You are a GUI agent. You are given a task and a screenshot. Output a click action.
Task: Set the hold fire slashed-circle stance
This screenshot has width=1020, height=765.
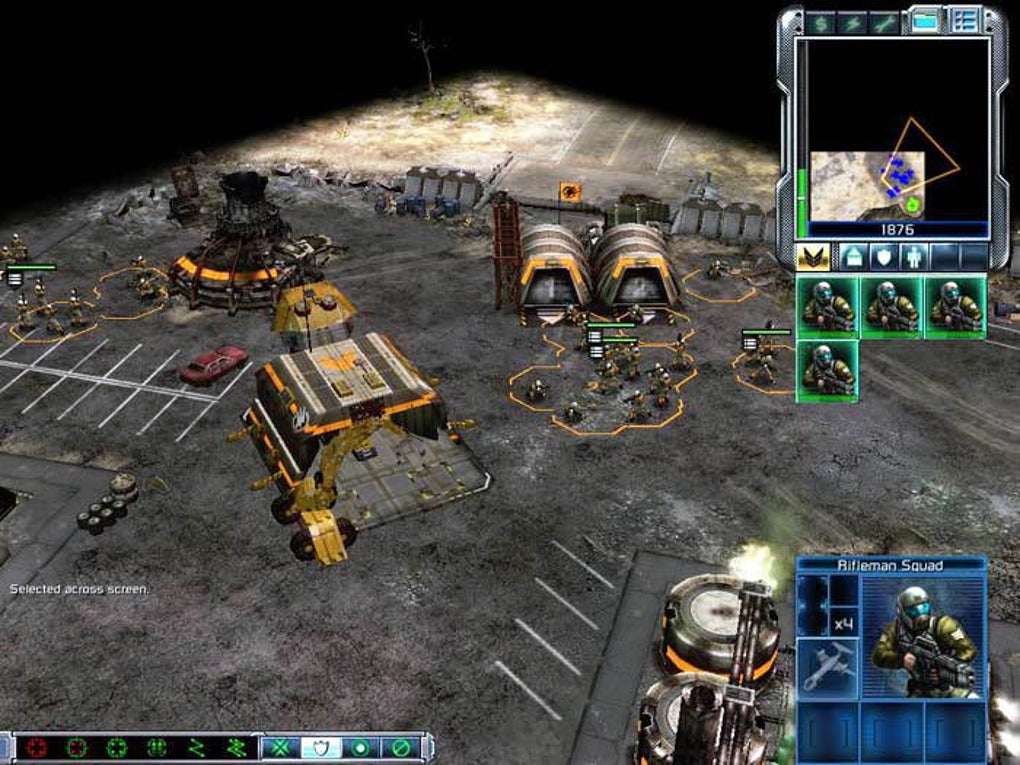401,746
